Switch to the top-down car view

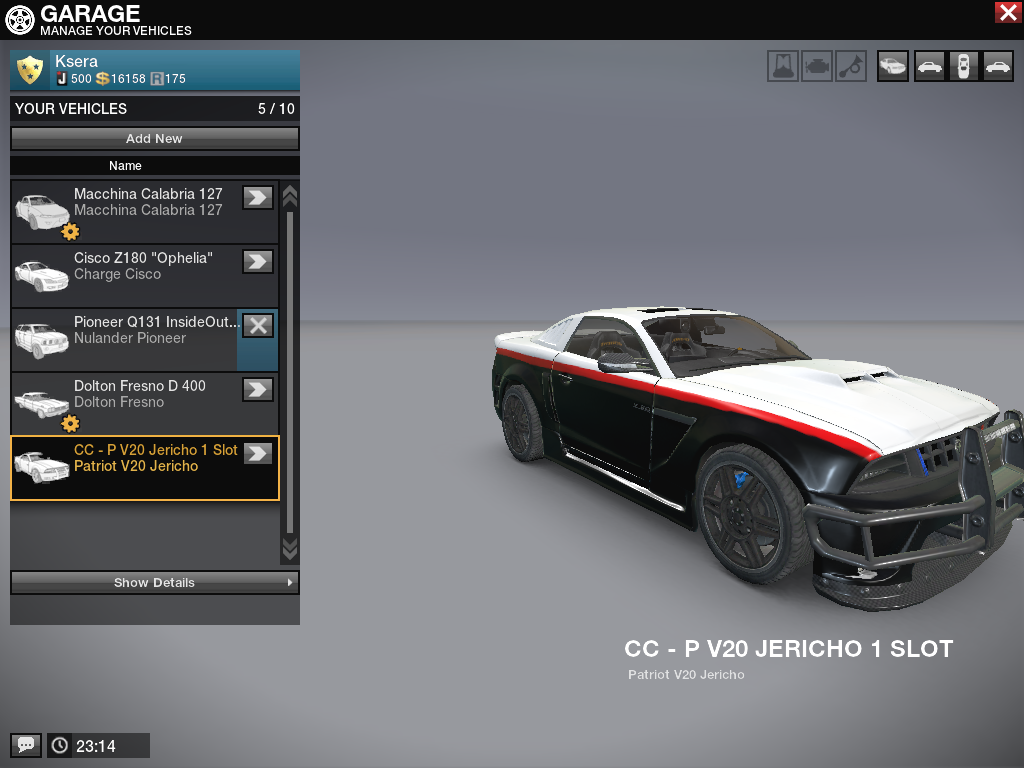[962, 66]
